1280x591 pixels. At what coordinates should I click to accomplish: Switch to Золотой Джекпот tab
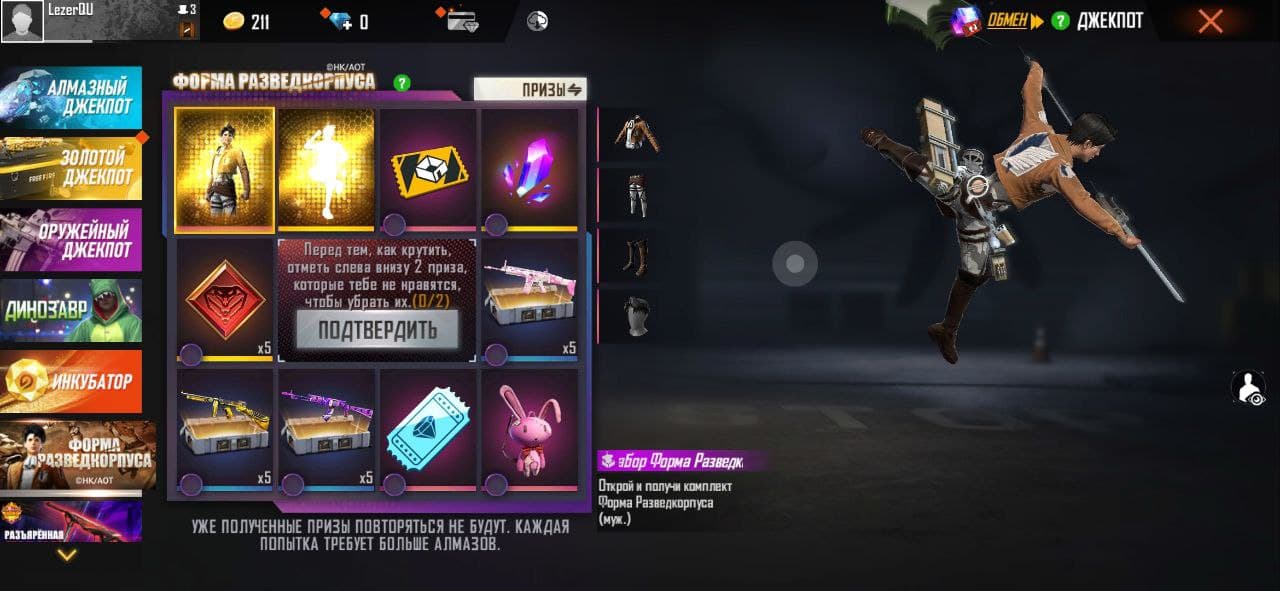(71, 168)
